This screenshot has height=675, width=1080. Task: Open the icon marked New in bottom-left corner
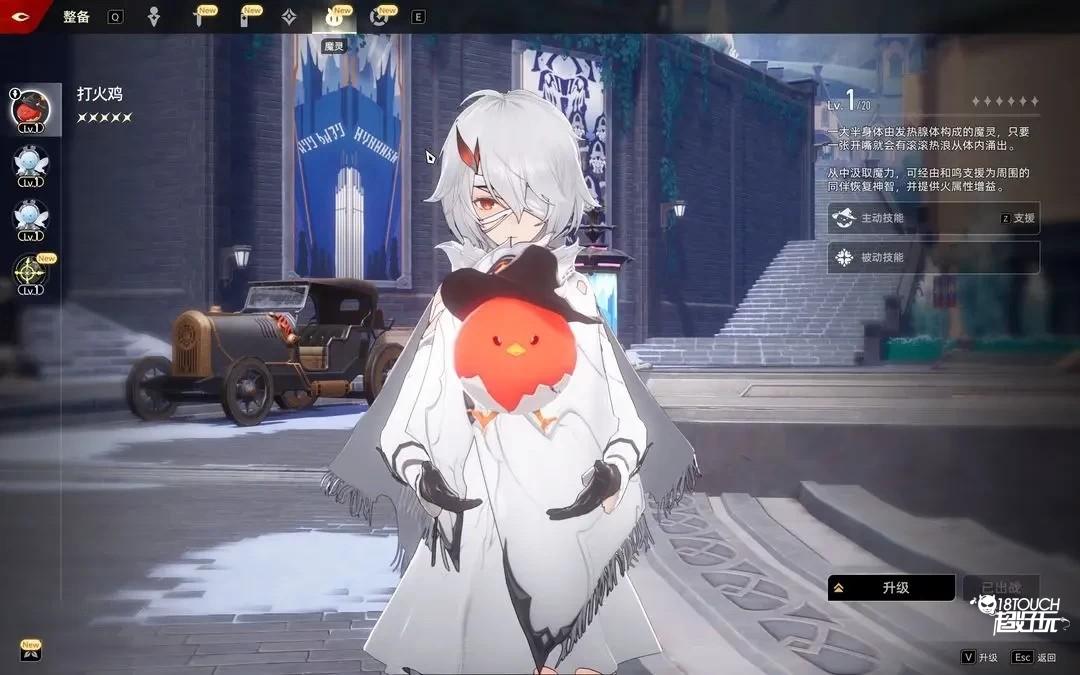pyautogui.click(x=30, y=652)
